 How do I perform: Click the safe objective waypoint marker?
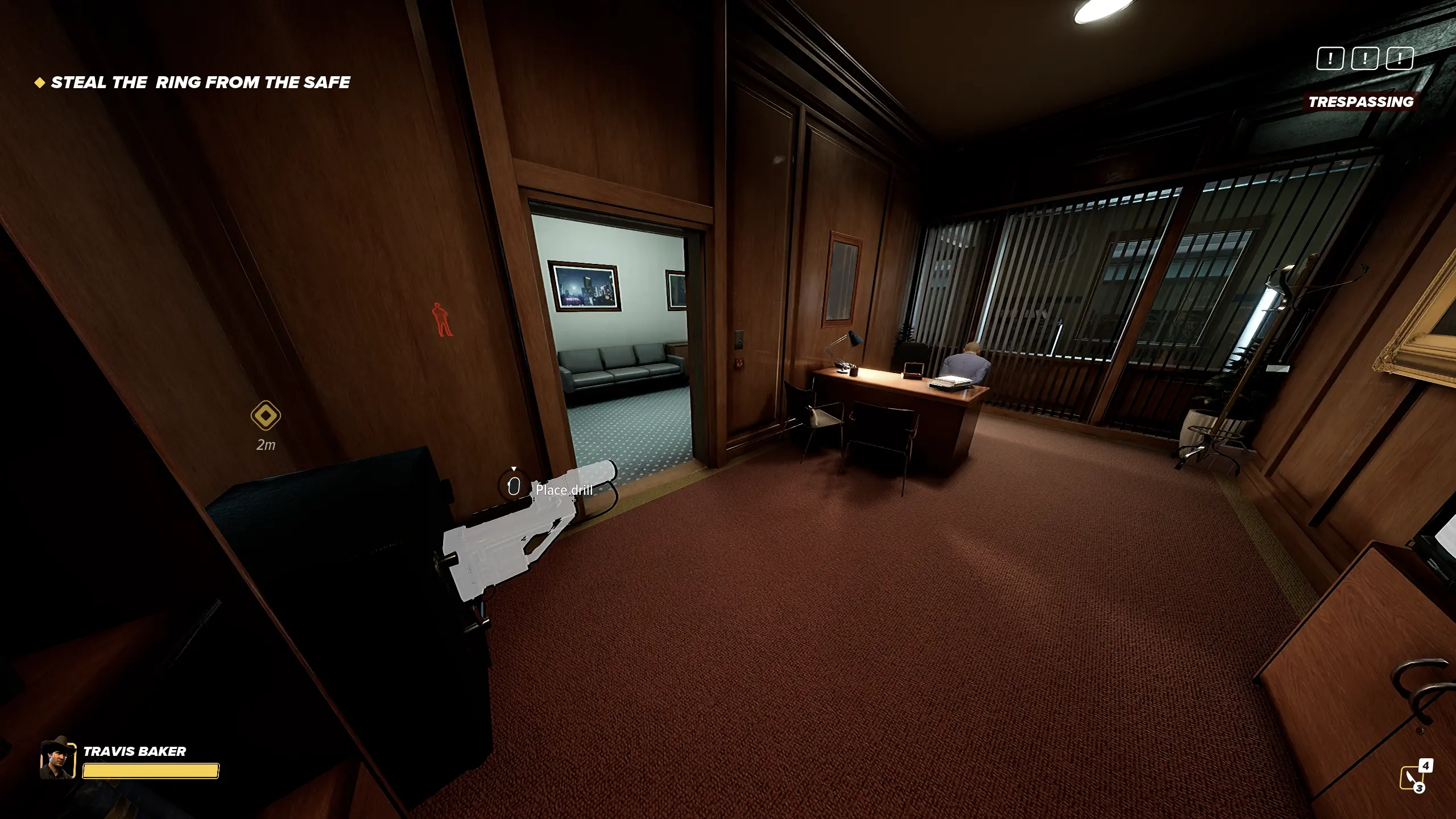(266, 416)
